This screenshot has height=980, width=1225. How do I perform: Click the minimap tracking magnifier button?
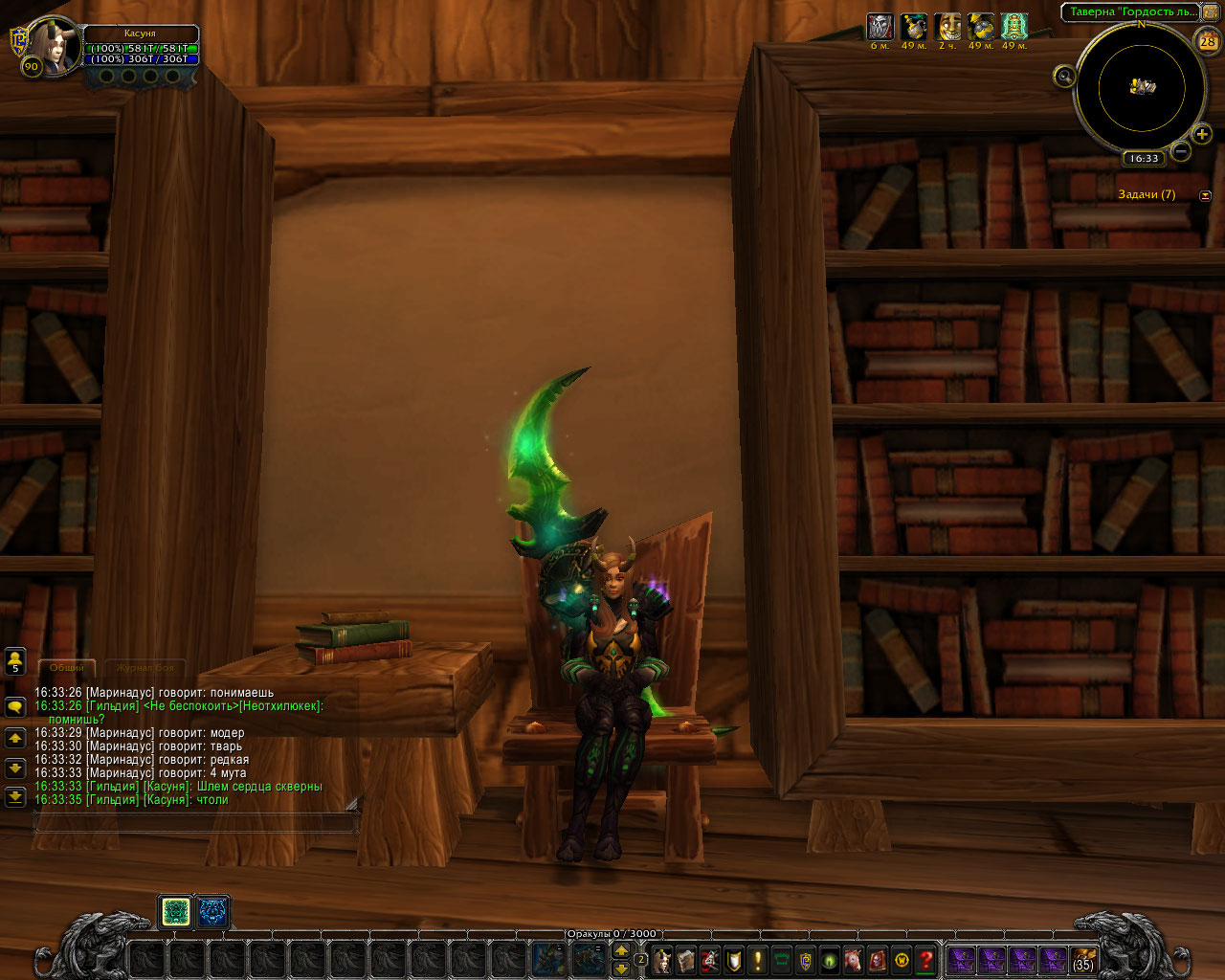1063,77
